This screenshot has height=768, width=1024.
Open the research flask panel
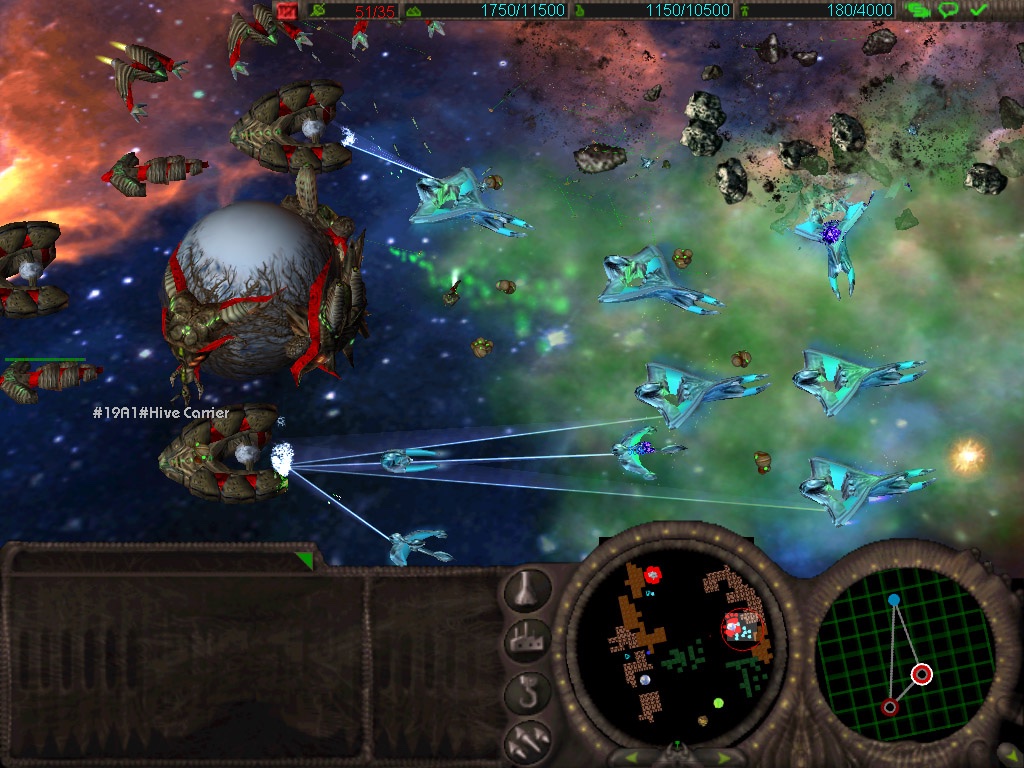(x=527, y=592)
